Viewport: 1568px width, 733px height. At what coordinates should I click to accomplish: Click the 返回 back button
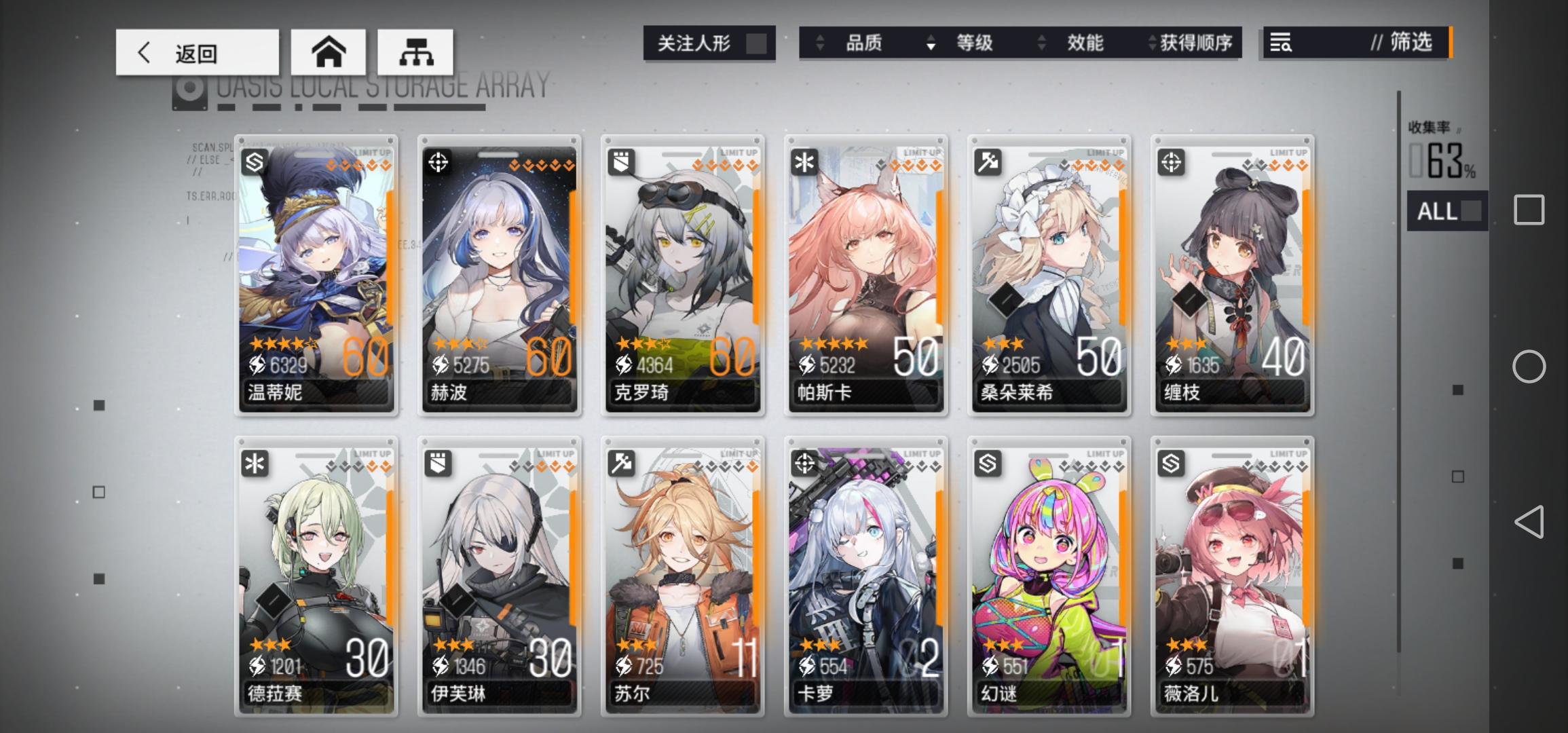coord(197,52)
